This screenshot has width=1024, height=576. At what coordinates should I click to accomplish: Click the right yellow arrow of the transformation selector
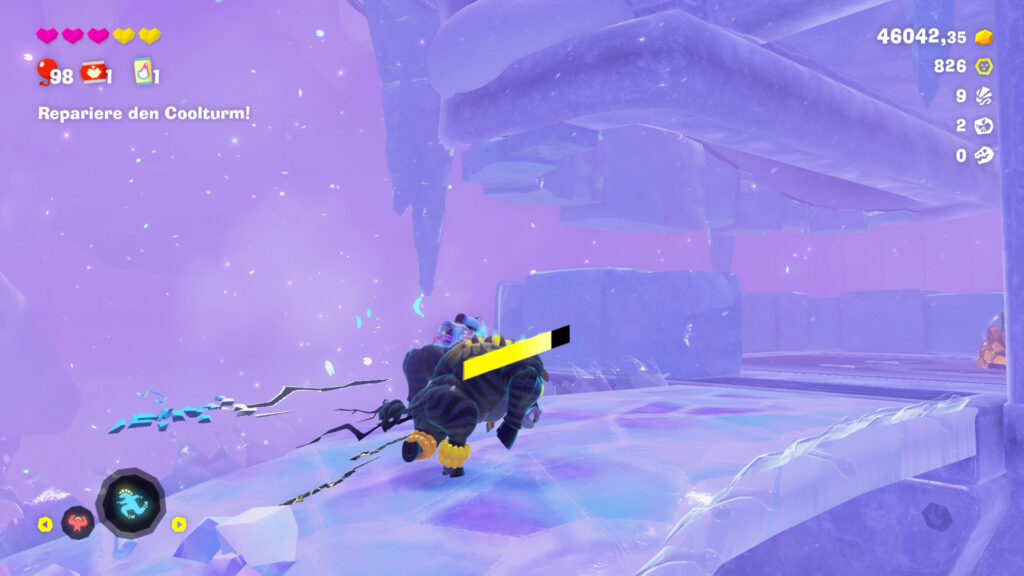point(179,524)
